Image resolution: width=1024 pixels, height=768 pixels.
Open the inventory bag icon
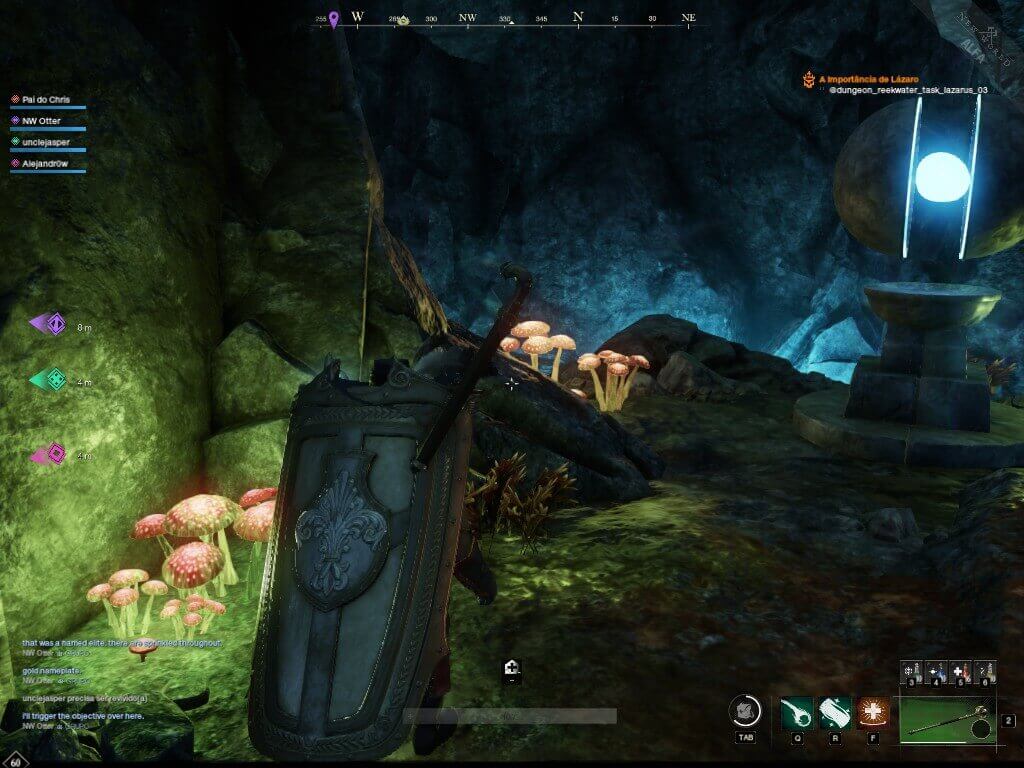pos(746,711)
